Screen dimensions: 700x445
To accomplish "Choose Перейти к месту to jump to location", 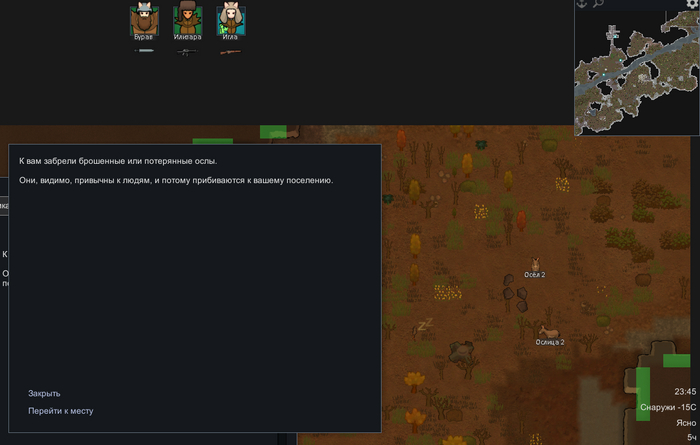I will click(x=61, y=411).
